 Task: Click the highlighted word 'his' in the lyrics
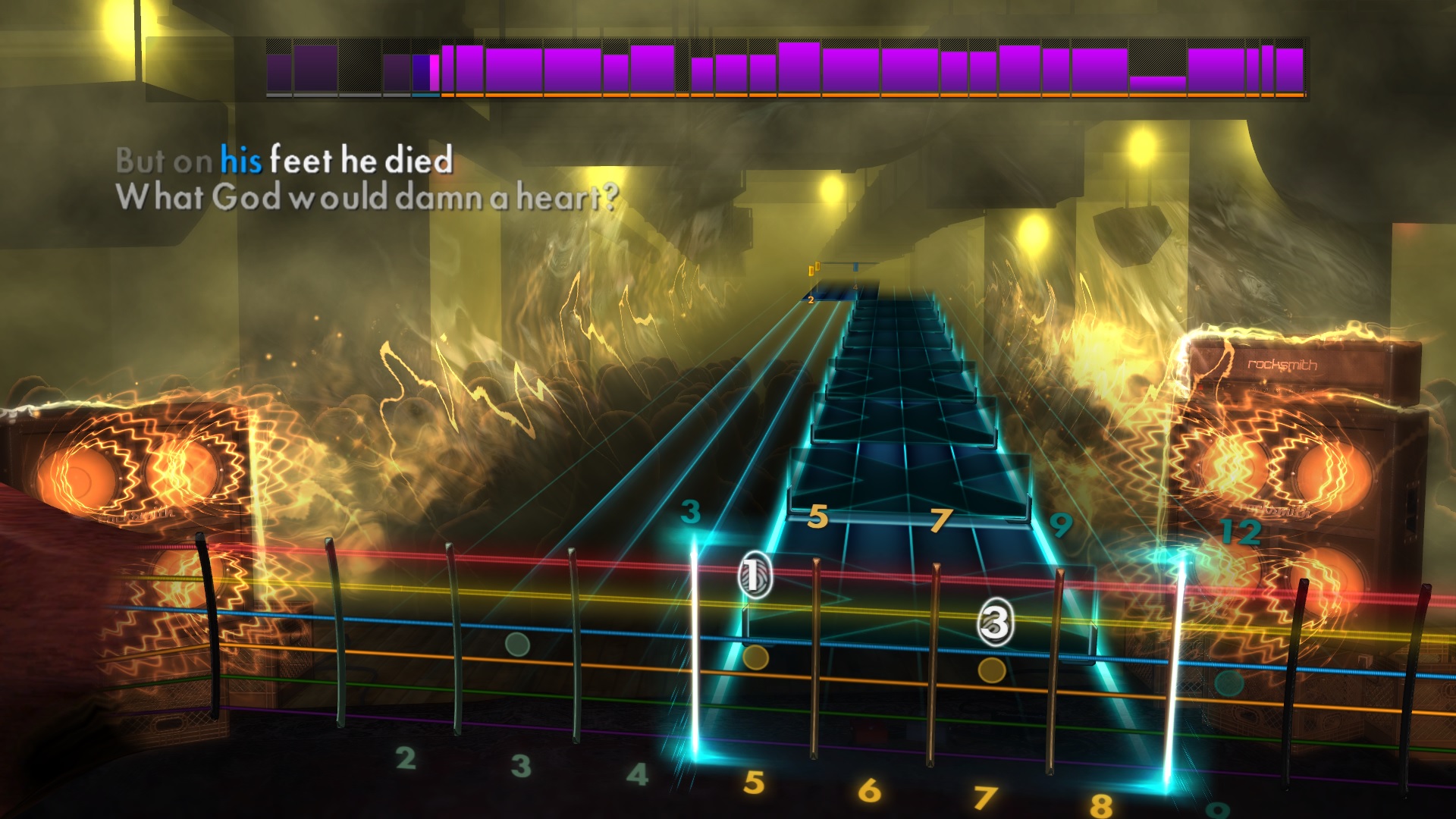pos(240,160)
